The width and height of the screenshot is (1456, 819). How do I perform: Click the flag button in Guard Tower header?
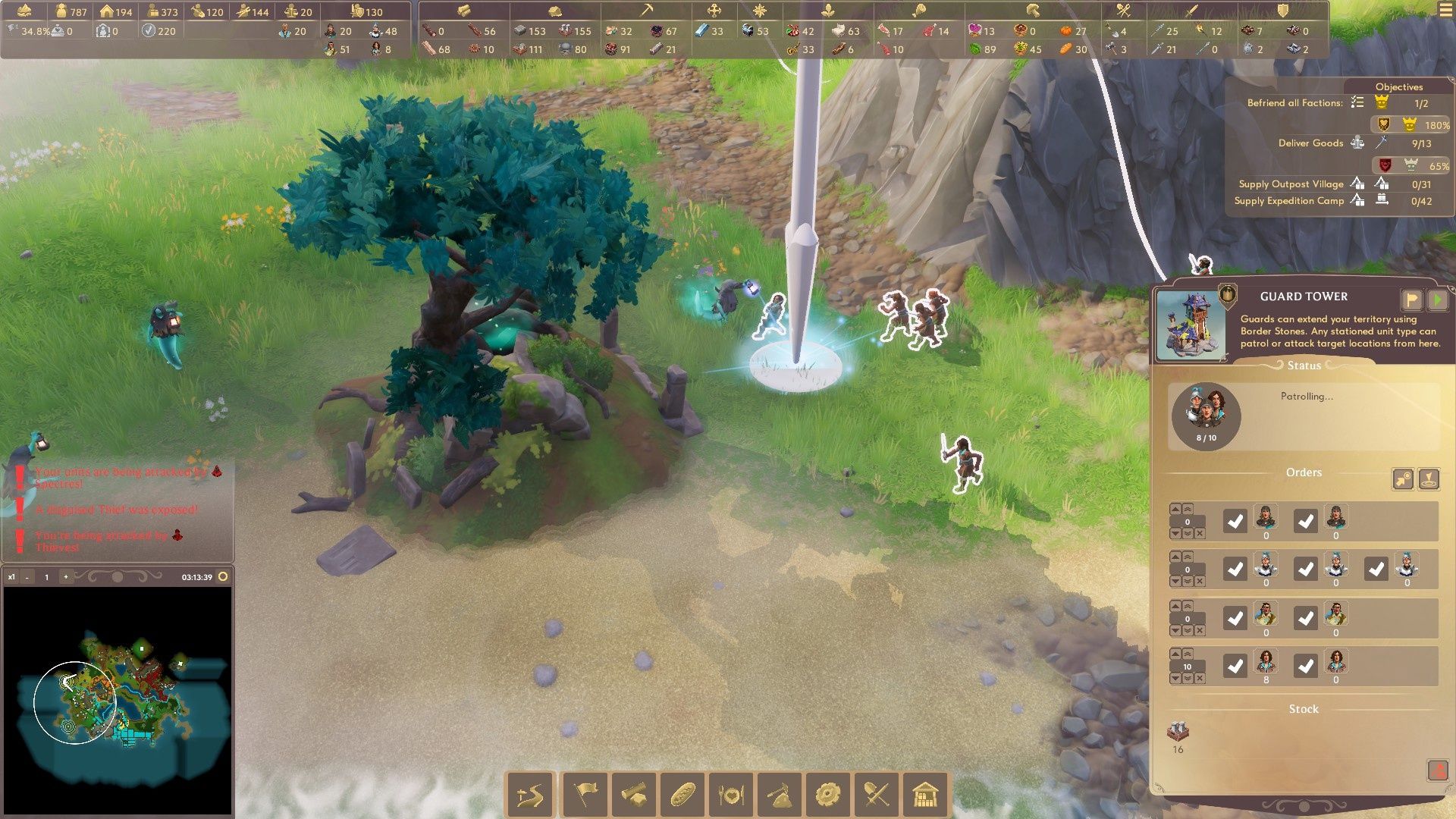[1411, 300]
